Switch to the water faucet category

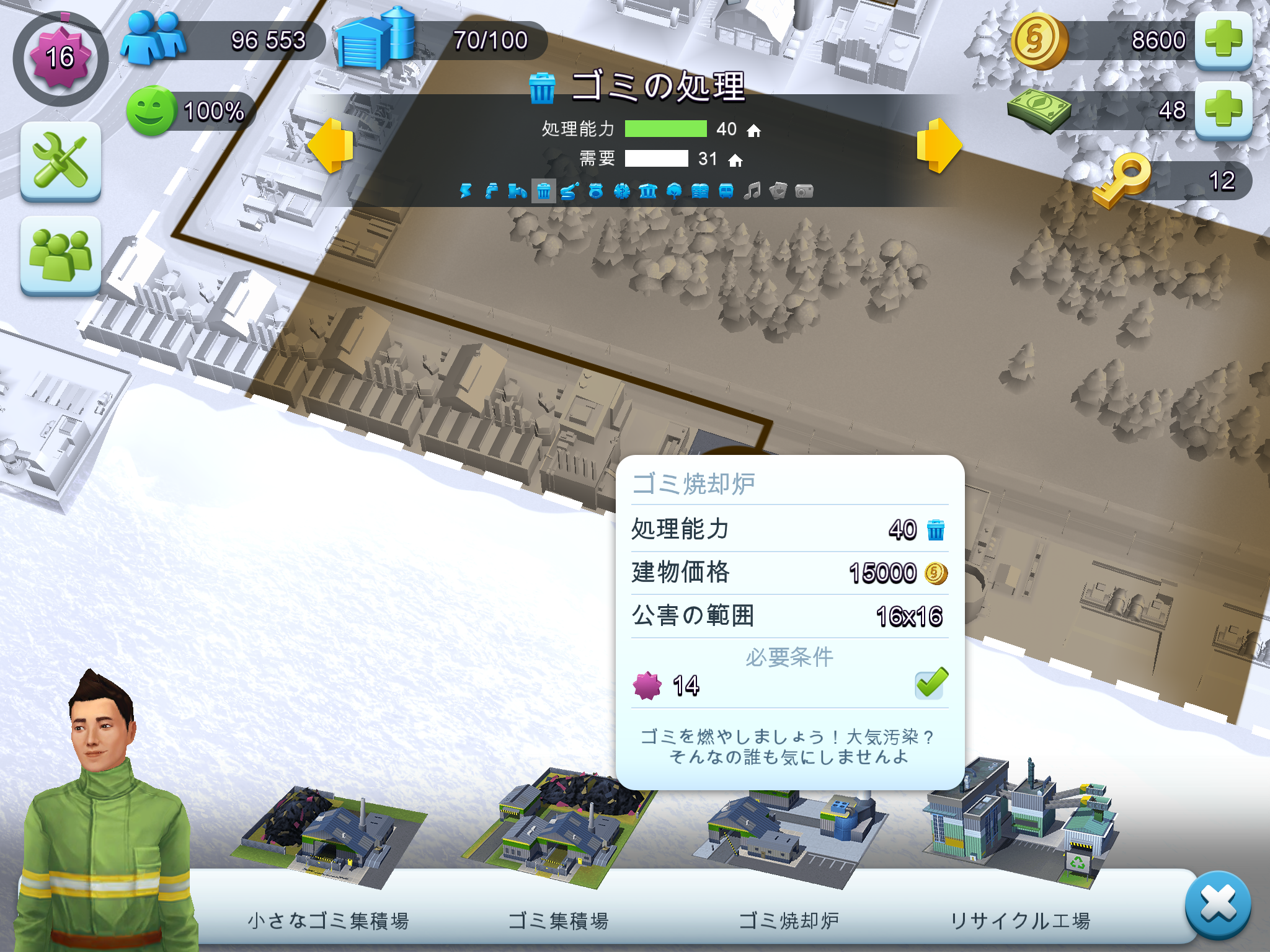pos(491,191)
